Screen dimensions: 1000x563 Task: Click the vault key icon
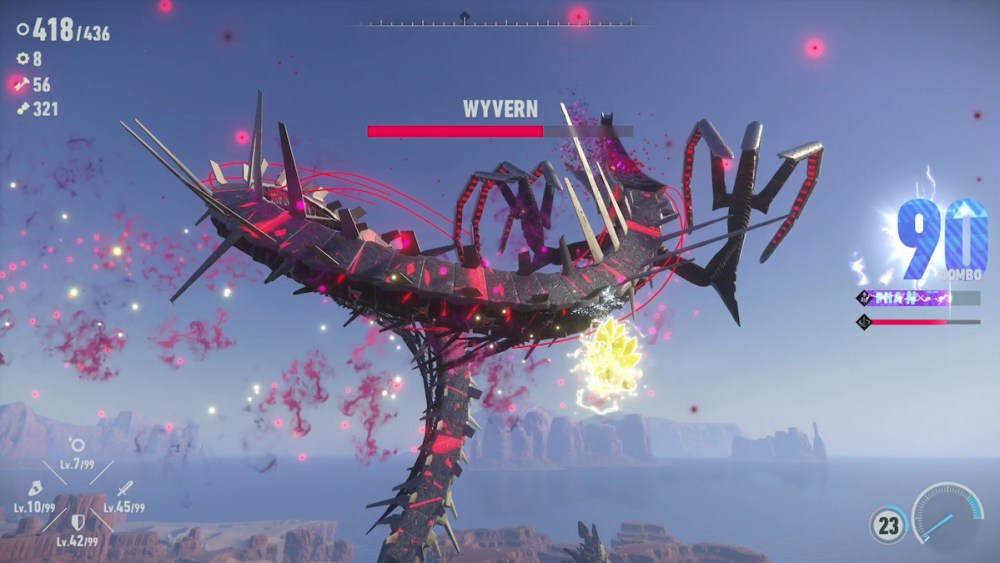(22, 85)
